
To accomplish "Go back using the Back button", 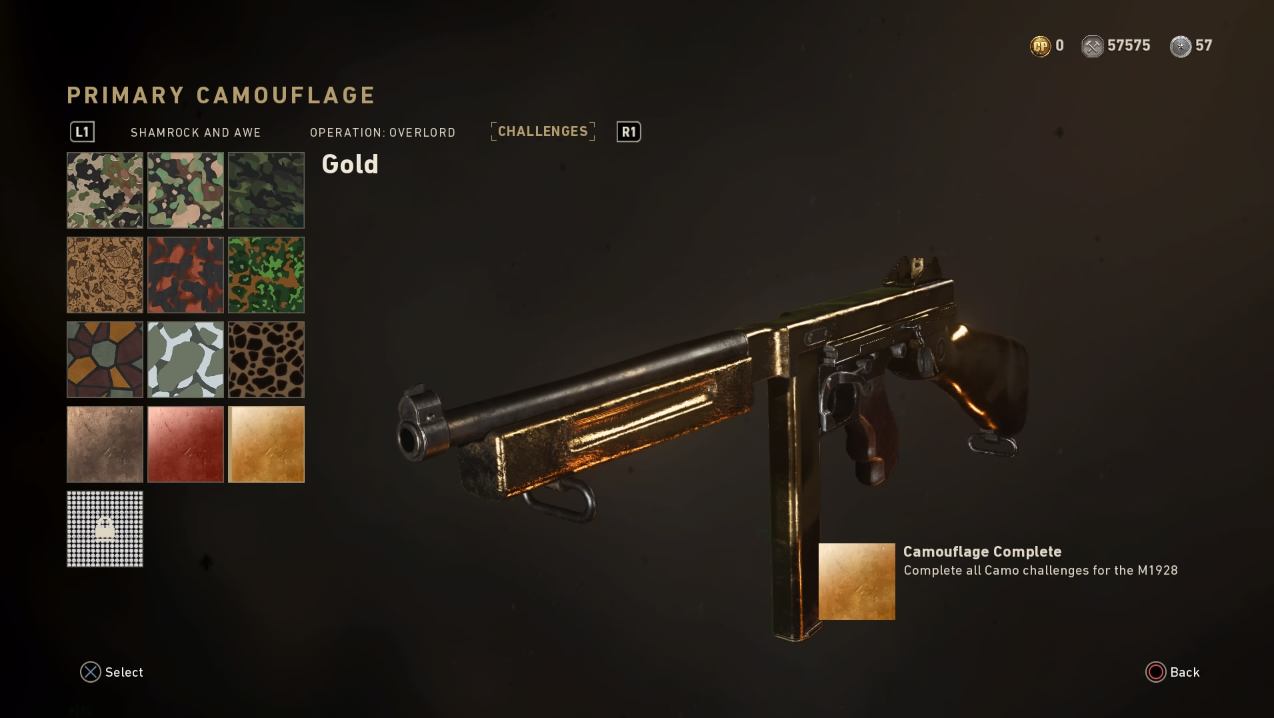I will [1172, 672].
